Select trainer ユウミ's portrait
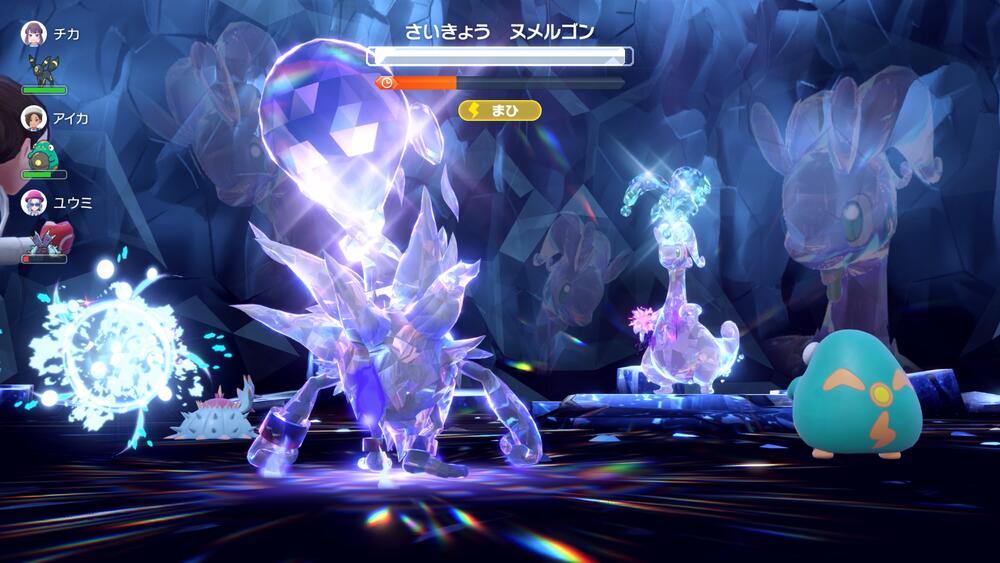Image resolution: width=1000 pixels, height=563 pixels. [34, 203]
